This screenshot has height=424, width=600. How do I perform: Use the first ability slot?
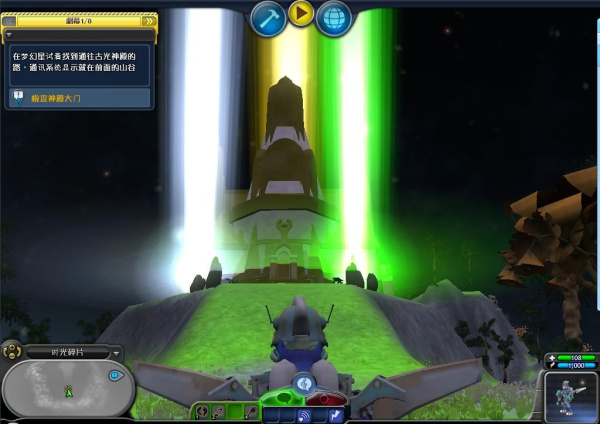coord(203,410)
